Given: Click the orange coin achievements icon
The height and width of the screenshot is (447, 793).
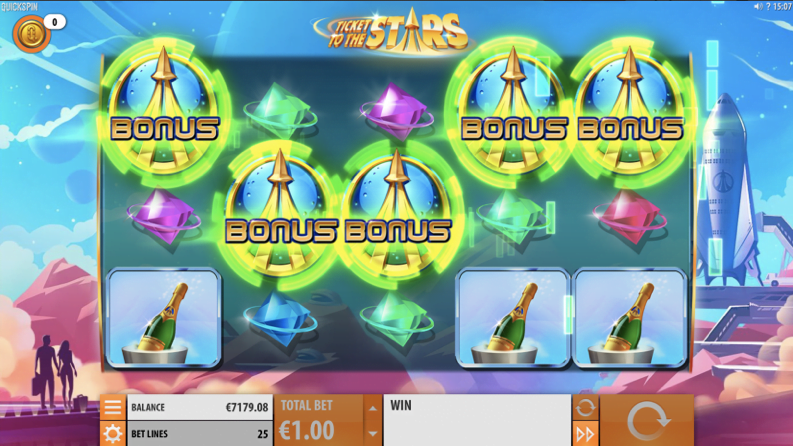Looking at the screenshot, I should tap(30, 33).
